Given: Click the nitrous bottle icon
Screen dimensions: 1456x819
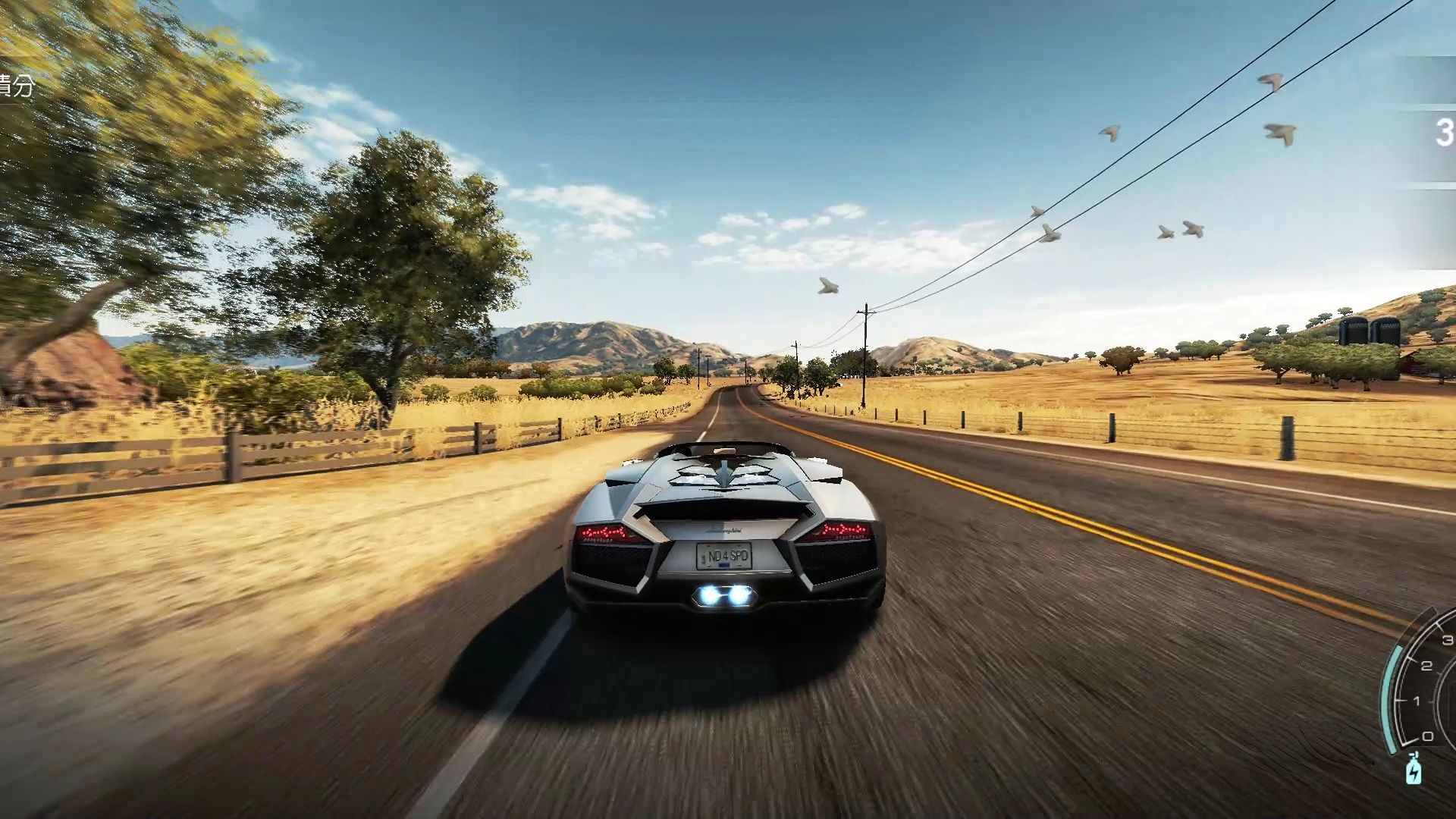Looking at the screenshot, I should (1414, 770).
